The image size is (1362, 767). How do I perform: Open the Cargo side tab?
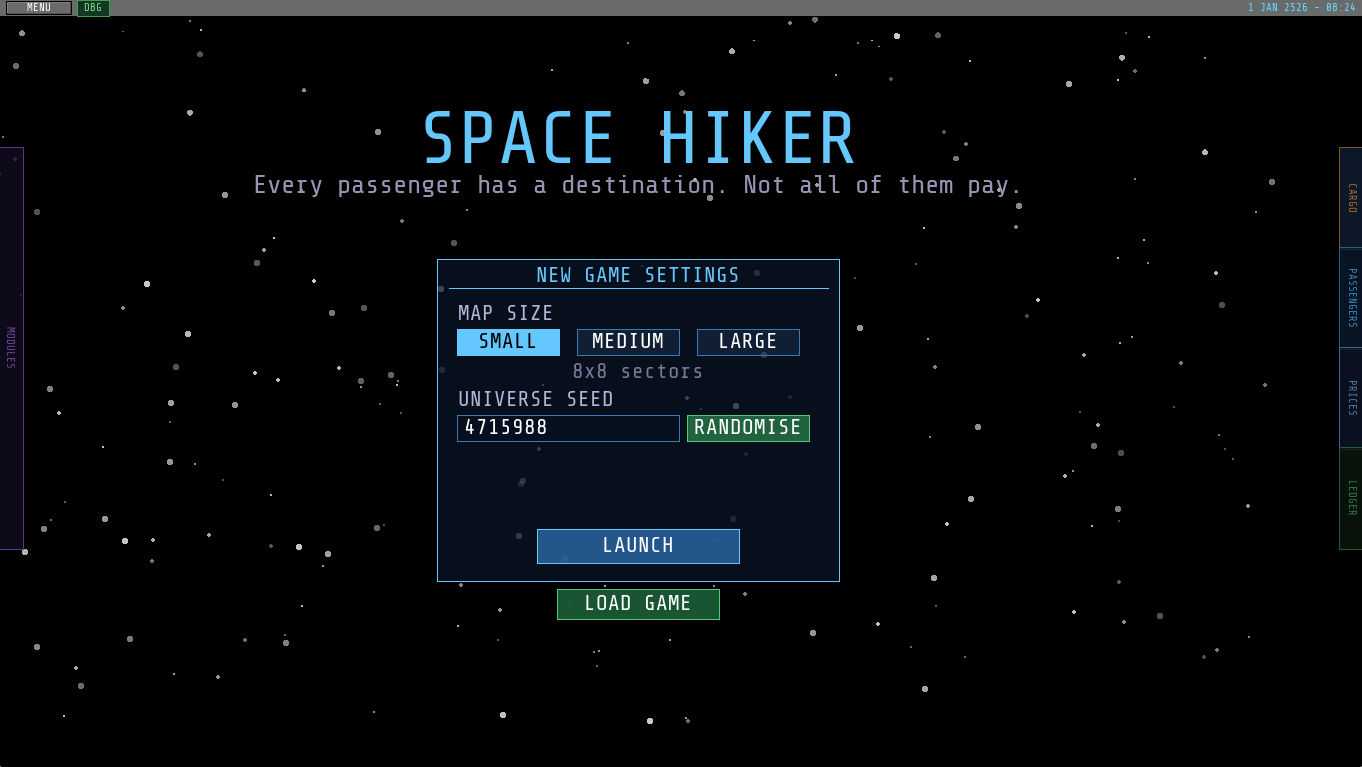(x=1351, y=198)
